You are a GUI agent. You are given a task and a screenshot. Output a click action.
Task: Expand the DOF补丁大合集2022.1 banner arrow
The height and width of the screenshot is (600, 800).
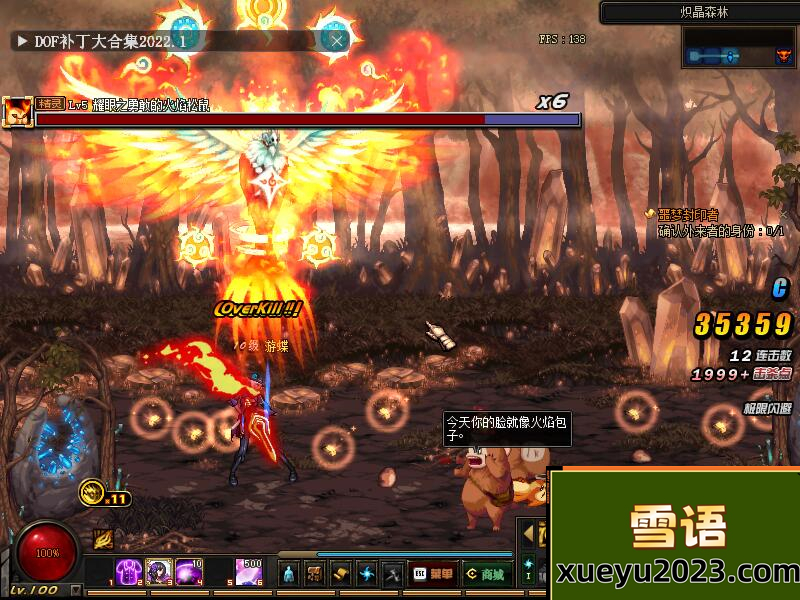21,41
